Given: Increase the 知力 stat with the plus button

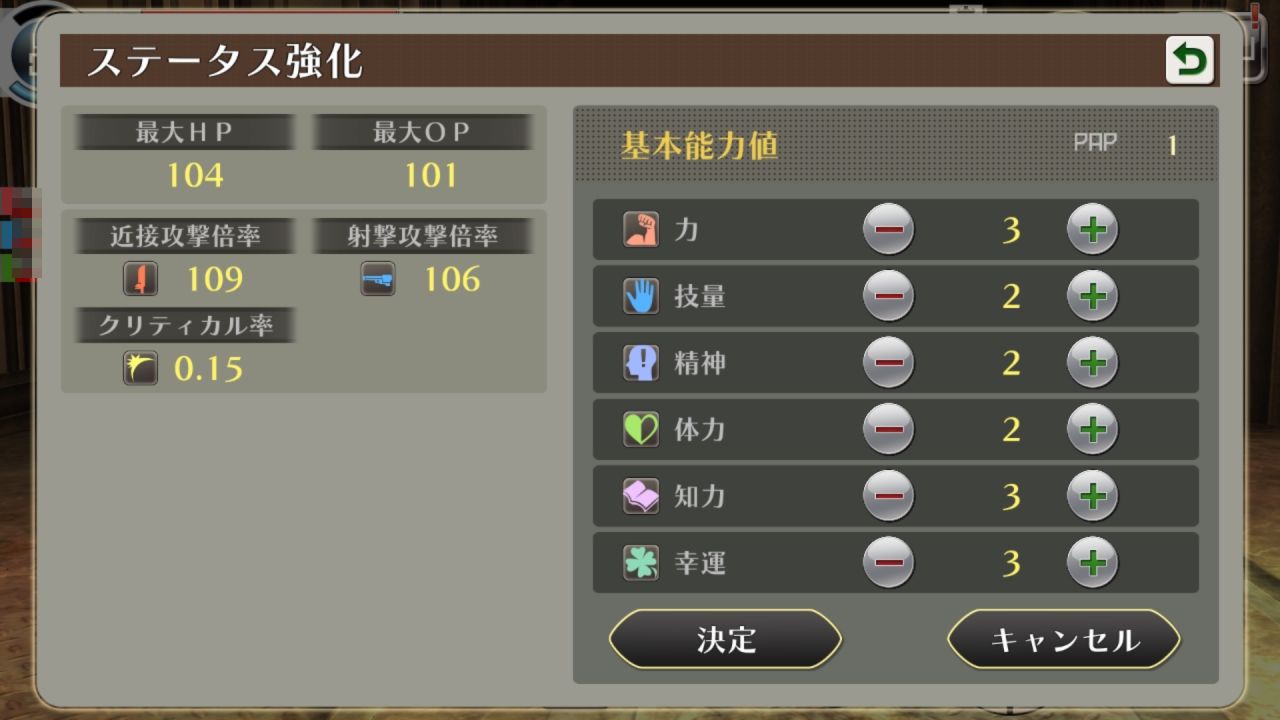Looking at the screenshot, I should (1093, 496).
